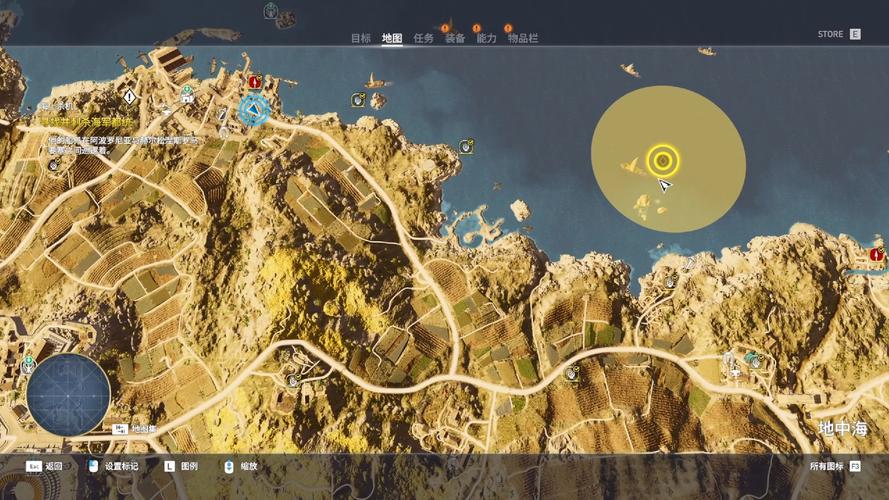This screenshot has width=889, height=500.
Task: Select the 地图 tab
Action: pyautogui.click(x=392, y=38)
